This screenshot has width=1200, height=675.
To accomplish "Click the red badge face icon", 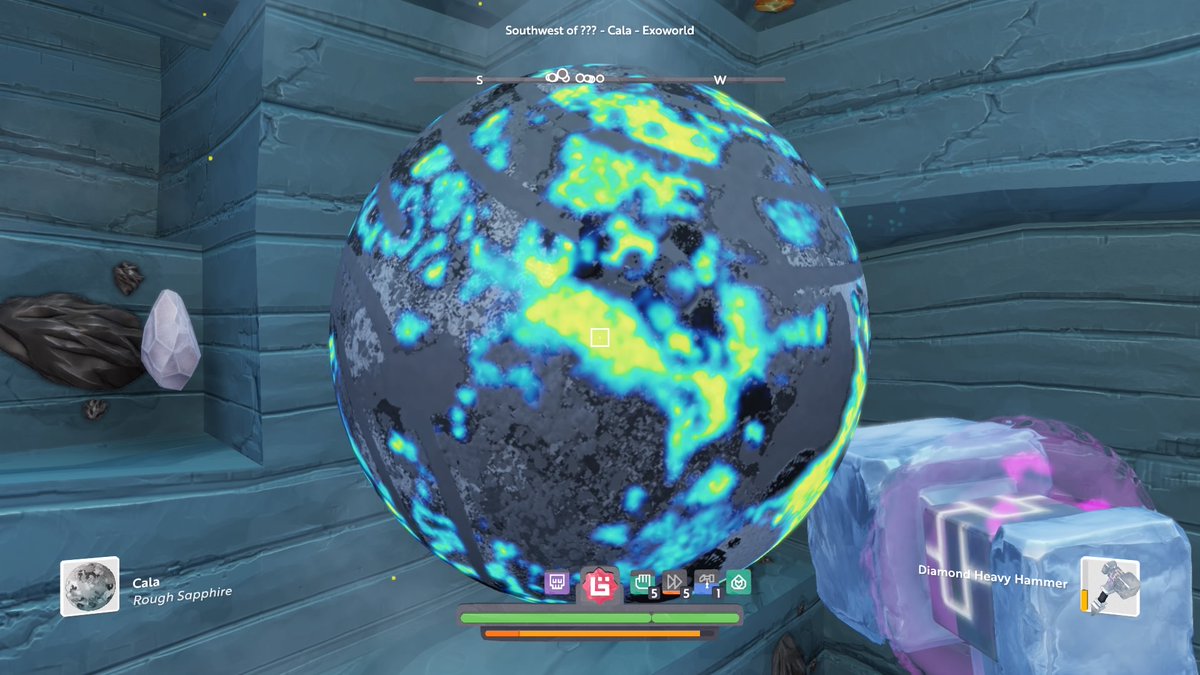I will 600,583.
